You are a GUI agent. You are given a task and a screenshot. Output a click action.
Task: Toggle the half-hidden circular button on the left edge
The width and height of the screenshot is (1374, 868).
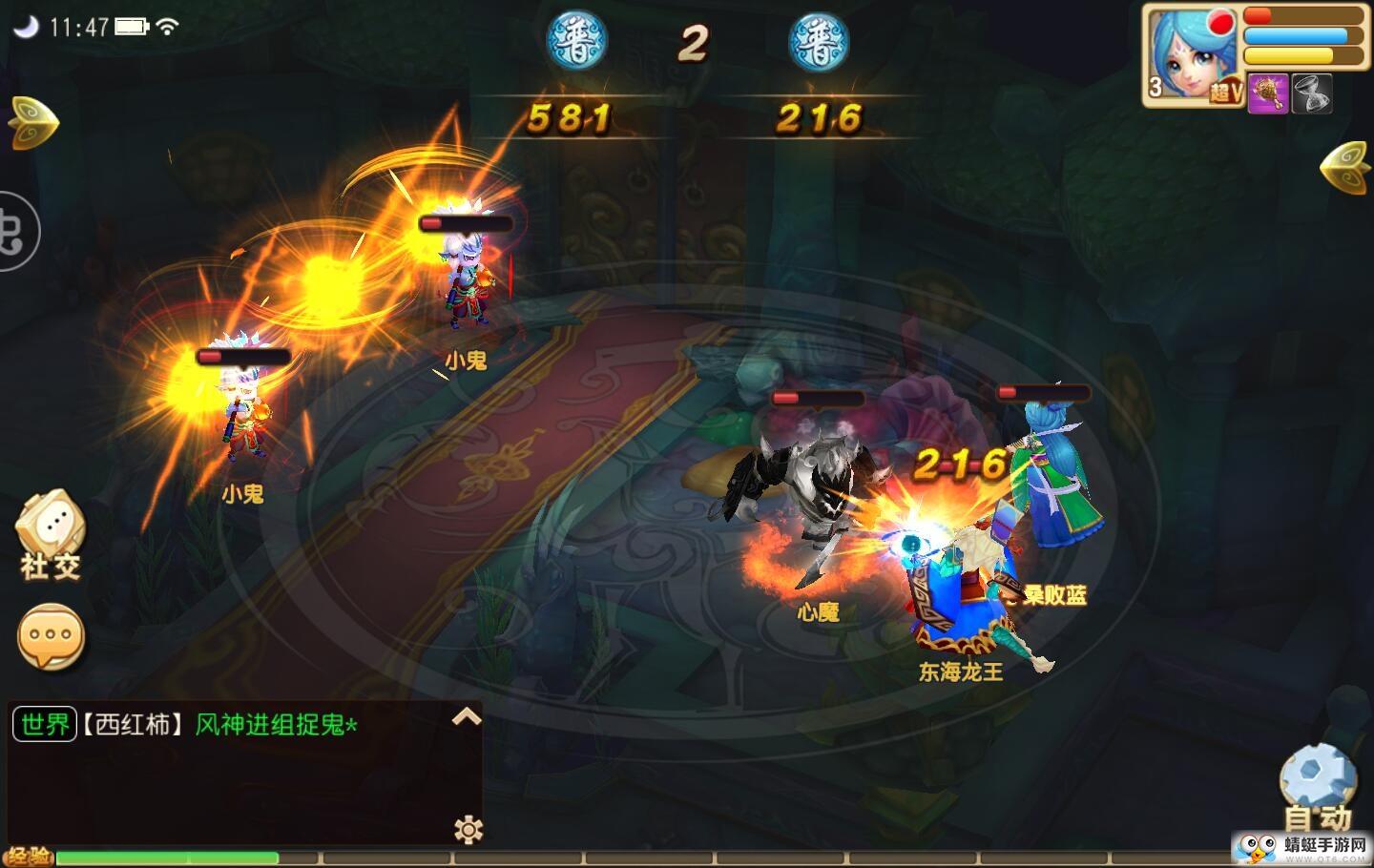(11, 234)
